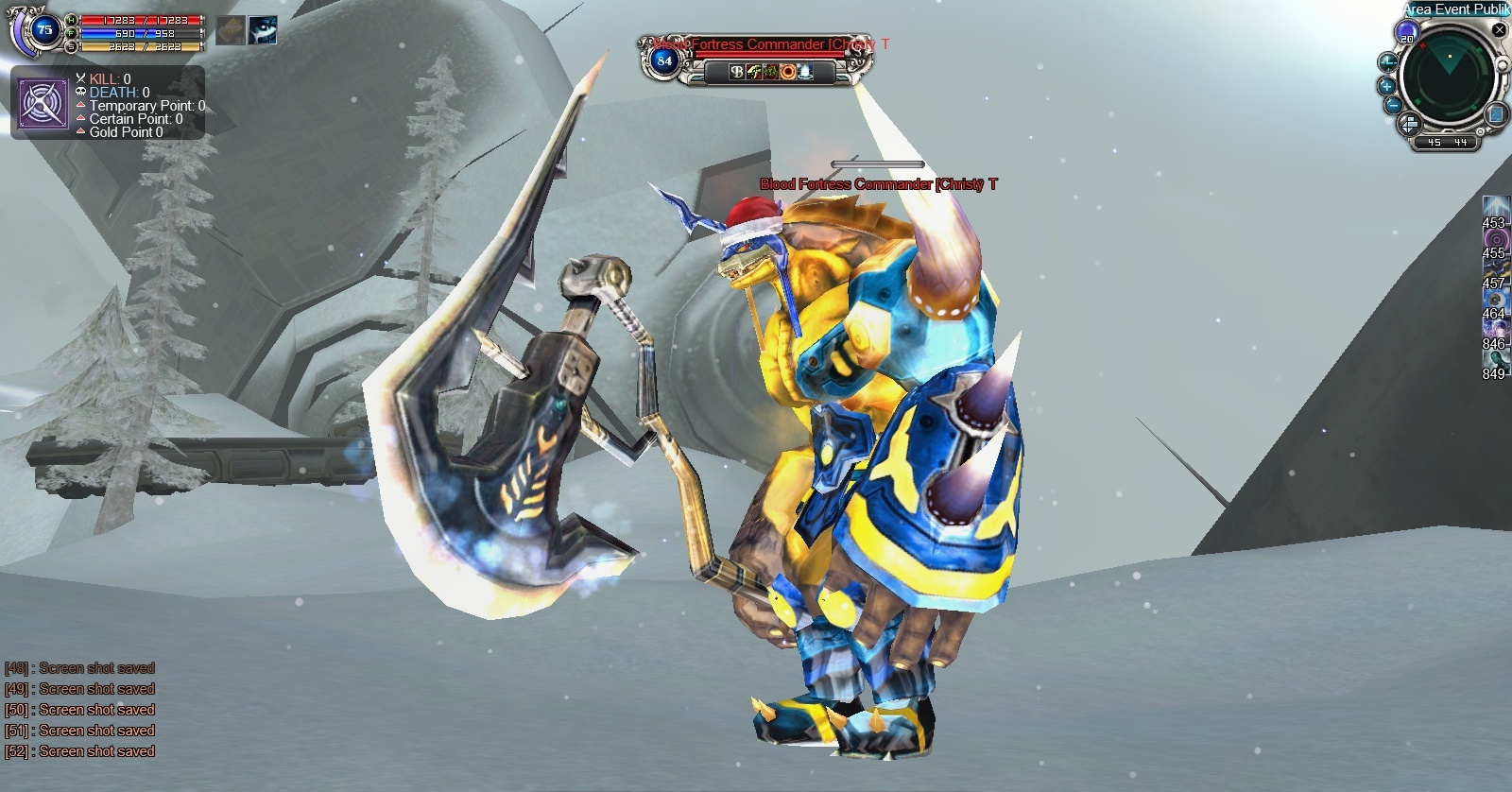Close the minimap with the X button
This screenshot has height=792, width=1512.
click(1499, 30)
